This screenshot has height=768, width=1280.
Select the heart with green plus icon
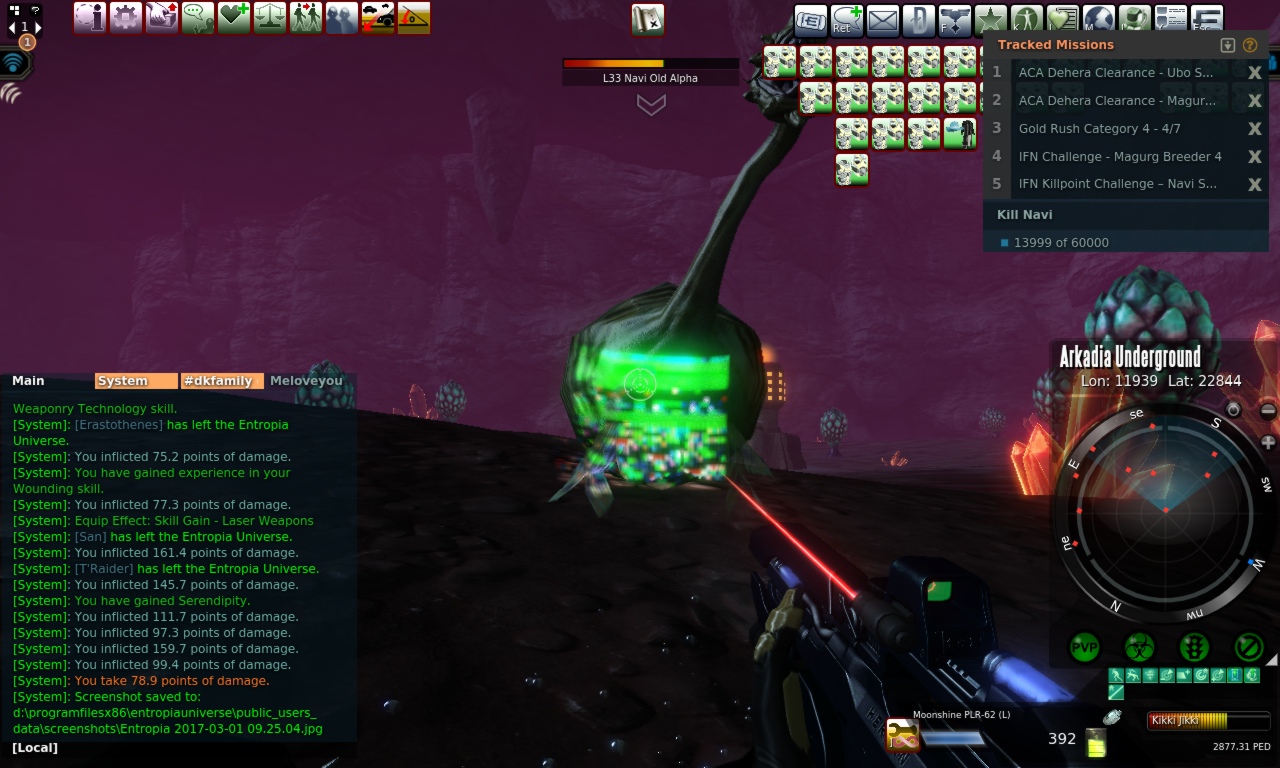[x=234, y=17]
